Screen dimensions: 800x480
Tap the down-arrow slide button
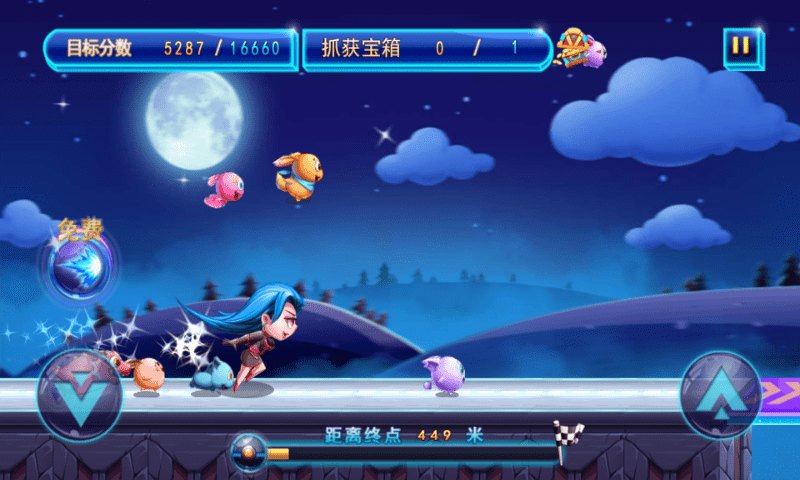(79, 393)
